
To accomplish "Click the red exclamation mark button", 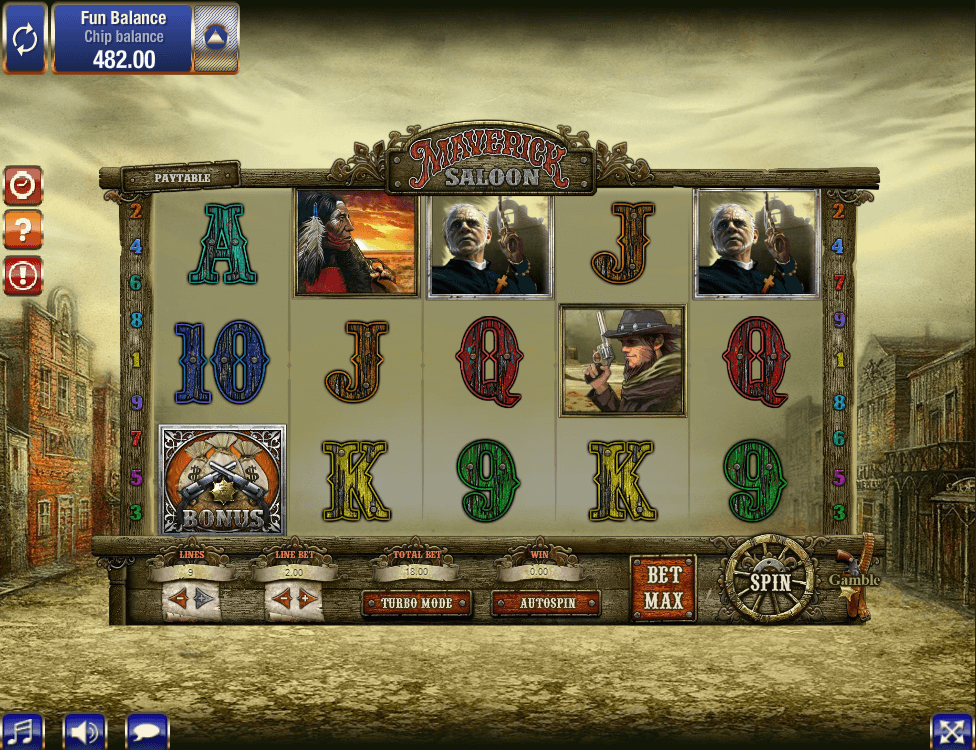I will (x=23, y=276).
